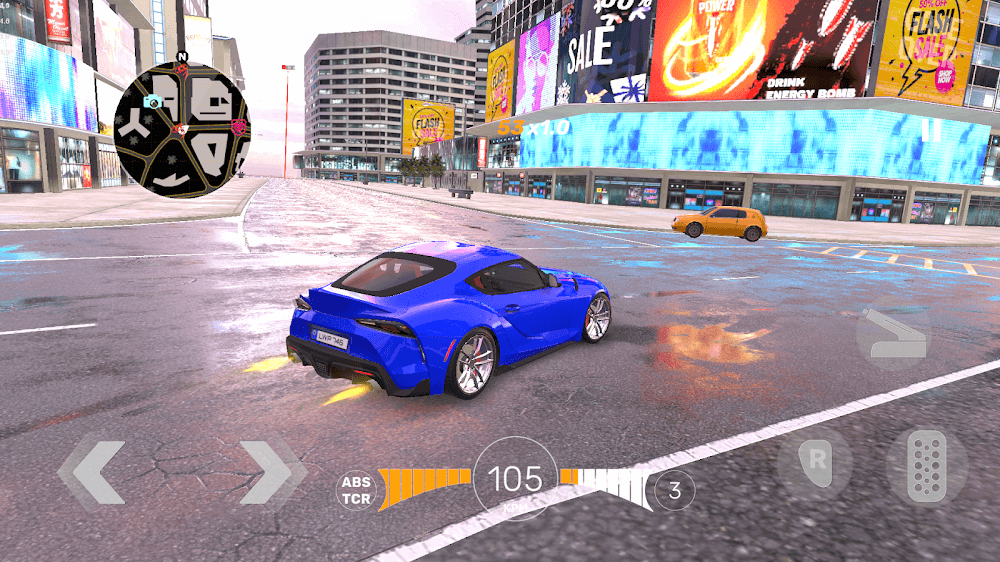Select the pink marker on the minimap
Viewport: 1000px width, 562px height.
(x=239, y=126)
